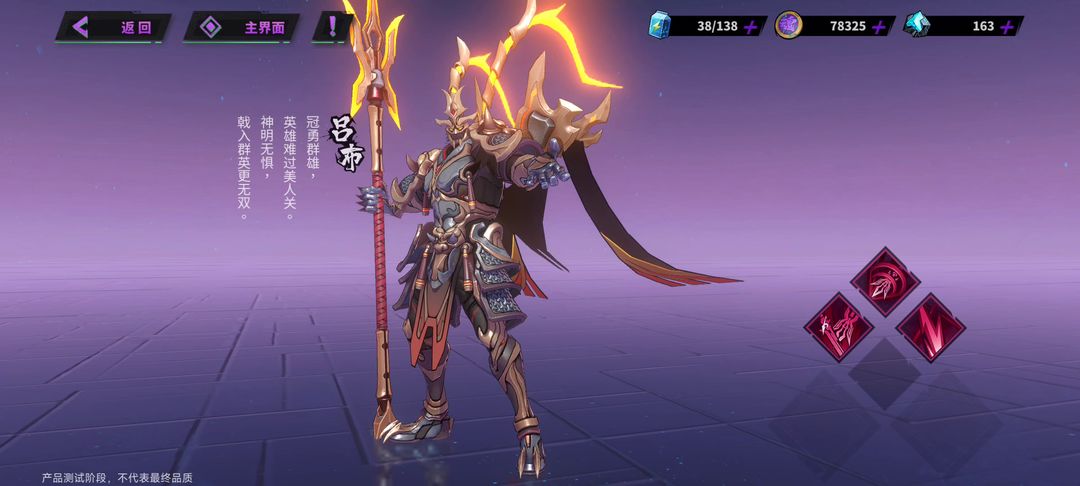Click the 返回 back button

coord(113,27)
